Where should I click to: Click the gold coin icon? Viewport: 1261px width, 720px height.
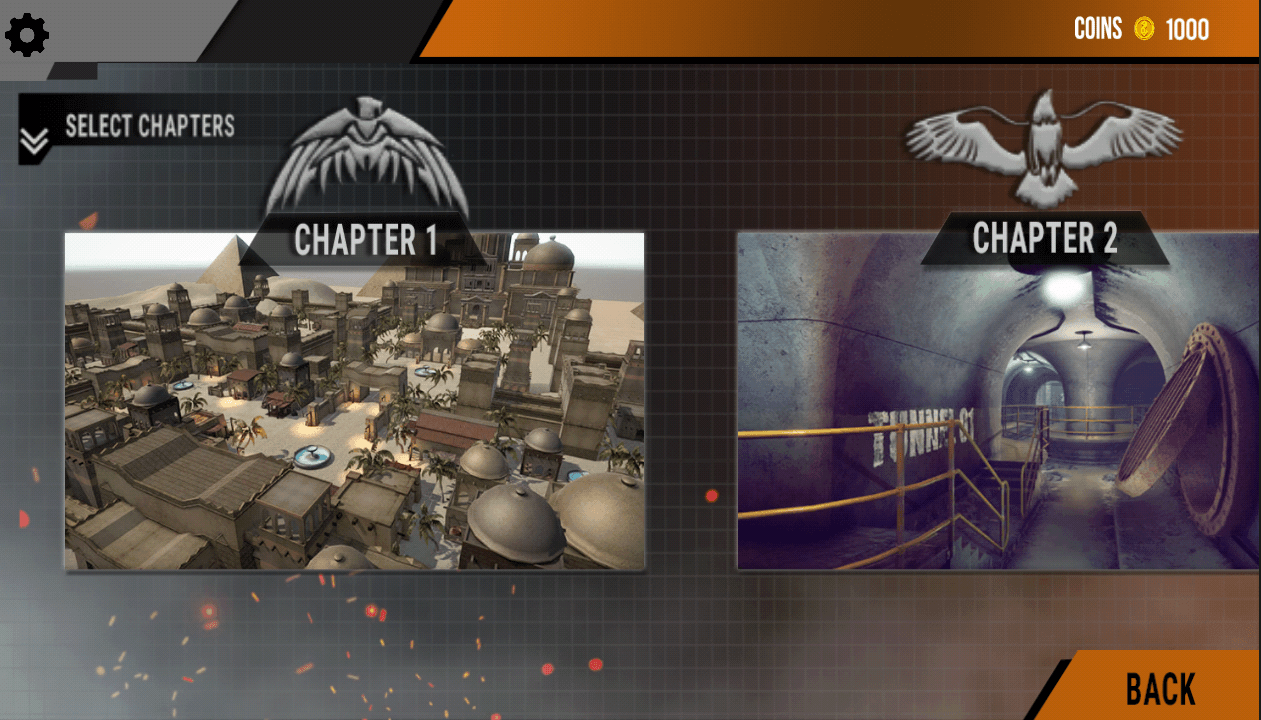(1144, 29)
